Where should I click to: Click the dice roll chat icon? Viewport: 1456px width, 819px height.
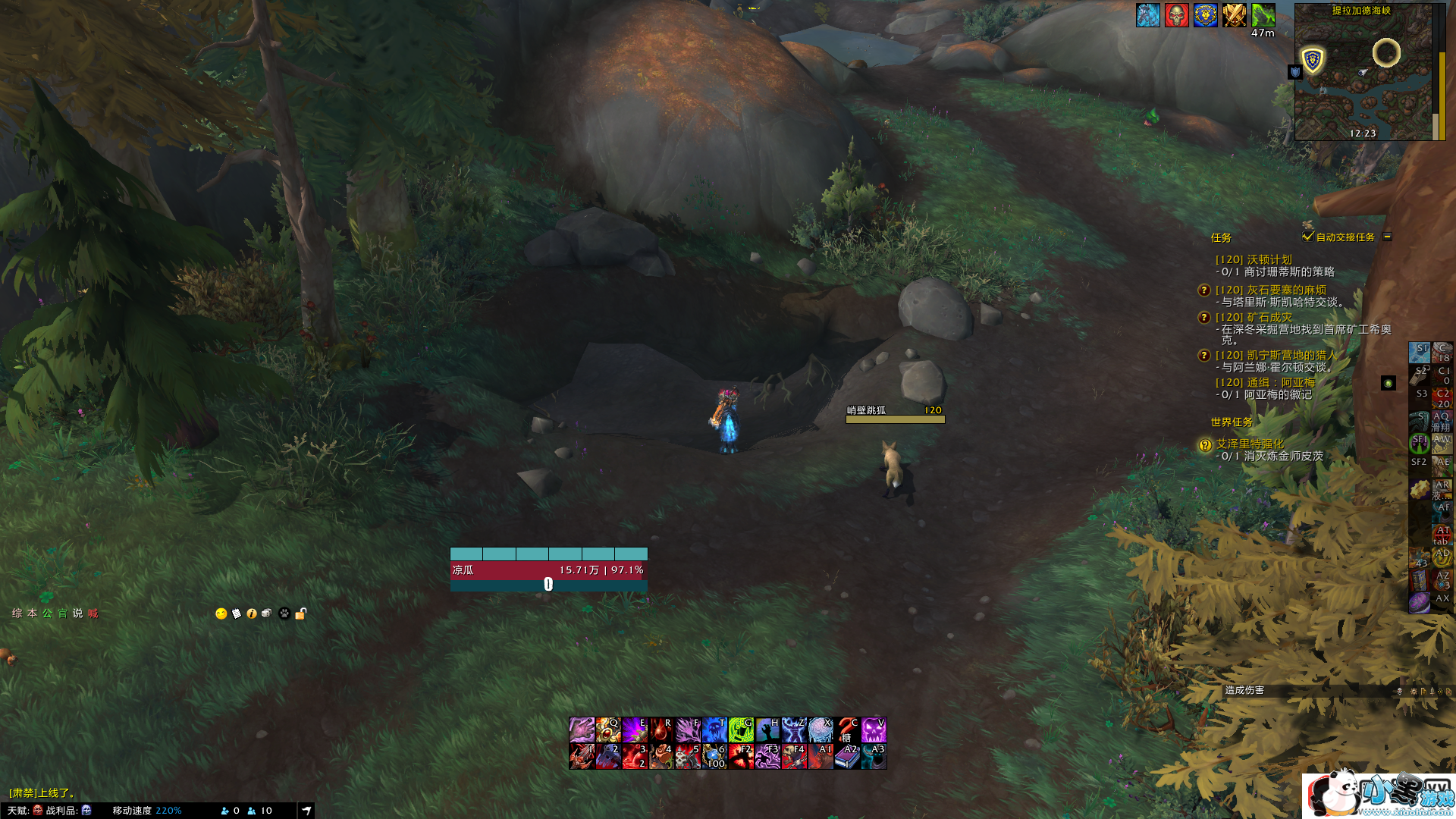pos(267,613)
